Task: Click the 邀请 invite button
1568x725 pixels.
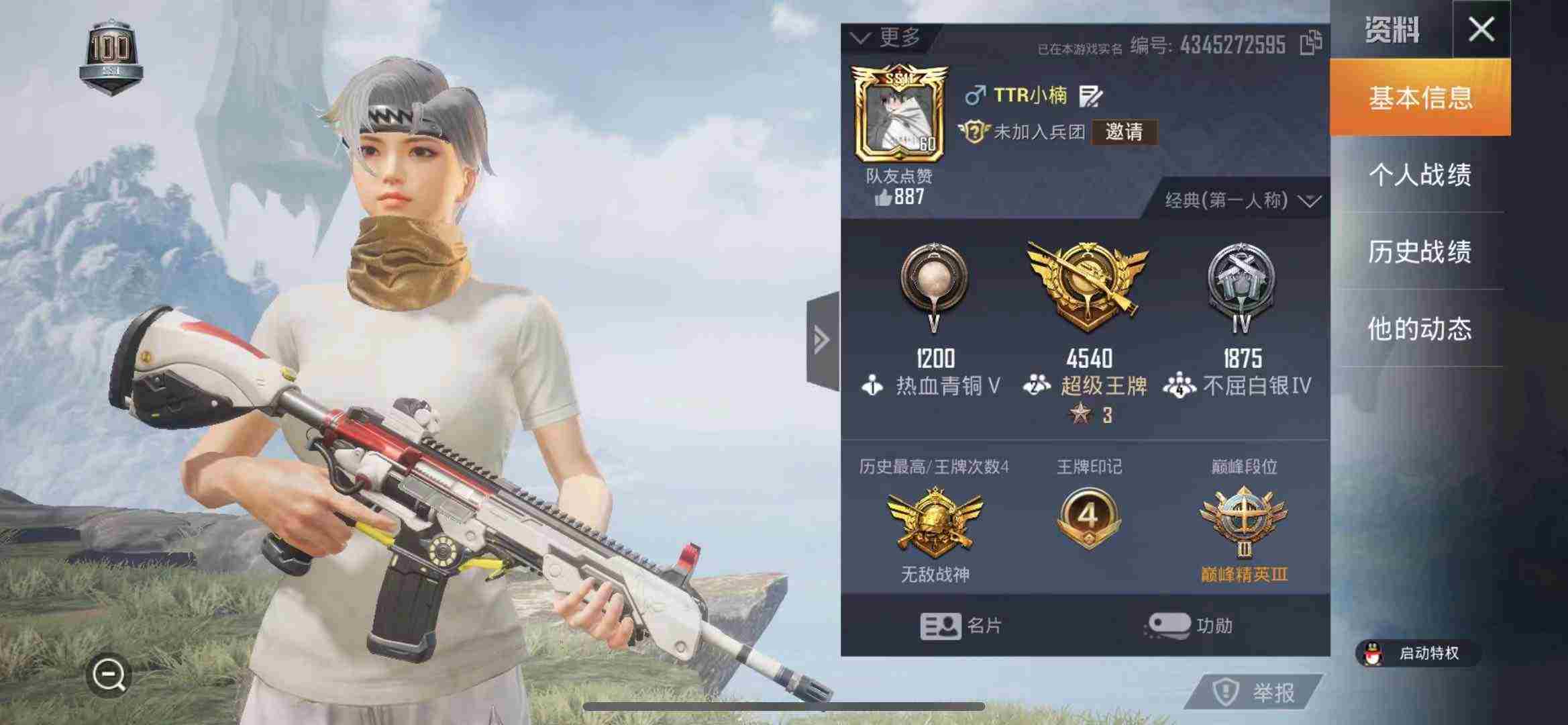Action: [1124, 134]
